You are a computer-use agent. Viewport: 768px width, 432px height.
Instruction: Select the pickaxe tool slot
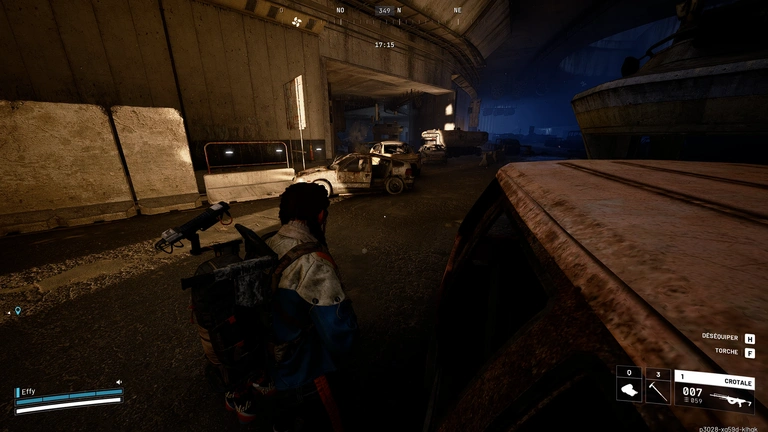(x=657, y=388)
